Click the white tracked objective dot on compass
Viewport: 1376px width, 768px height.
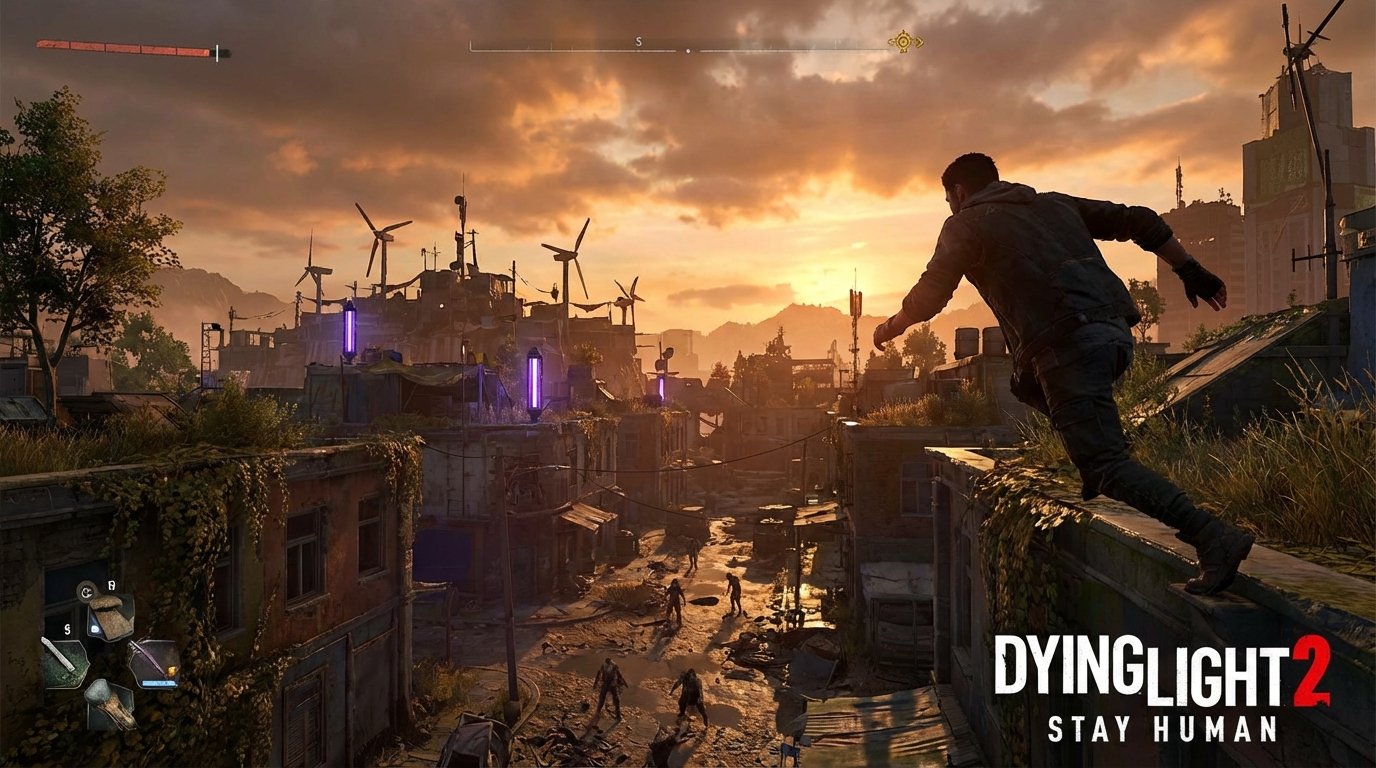[687, 50]
